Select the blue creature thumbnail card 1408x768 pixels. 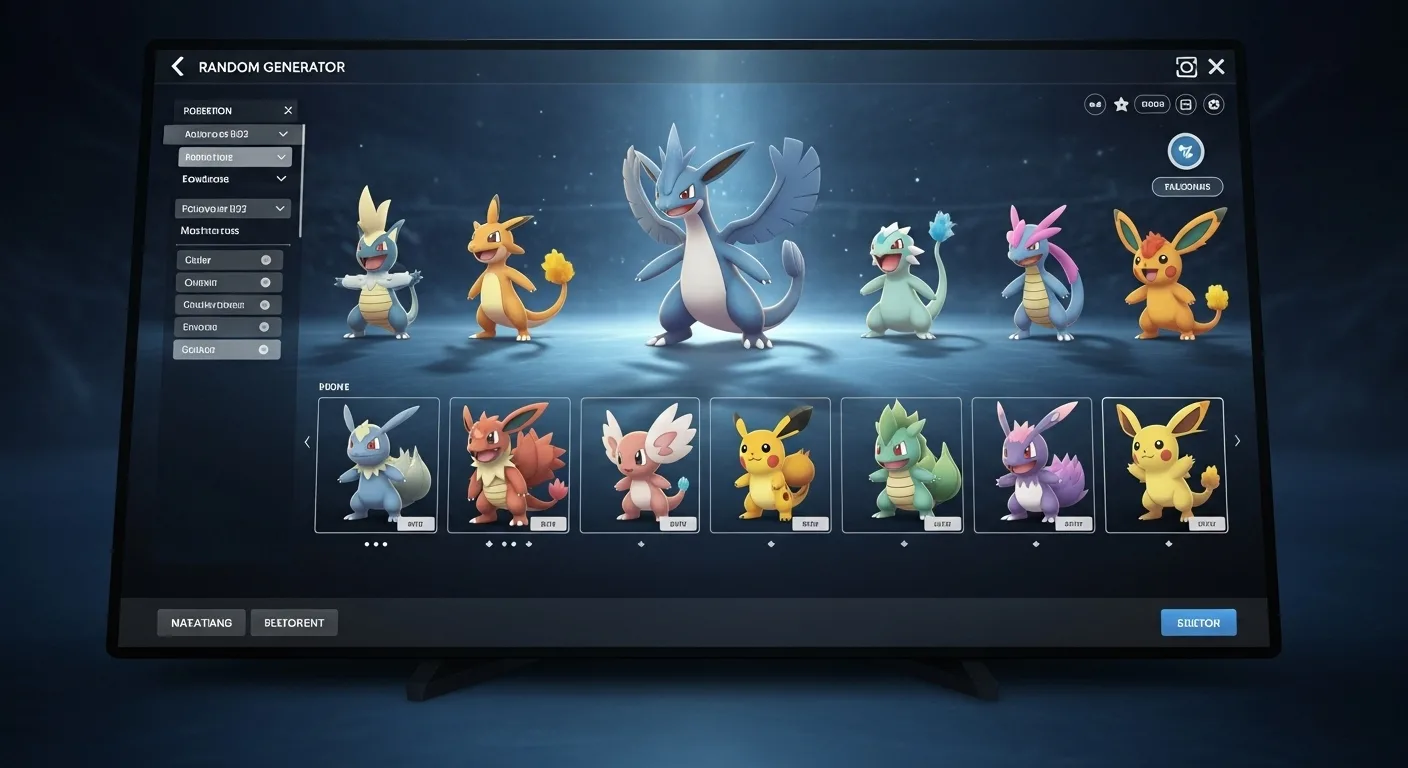[x=378, y=465]
